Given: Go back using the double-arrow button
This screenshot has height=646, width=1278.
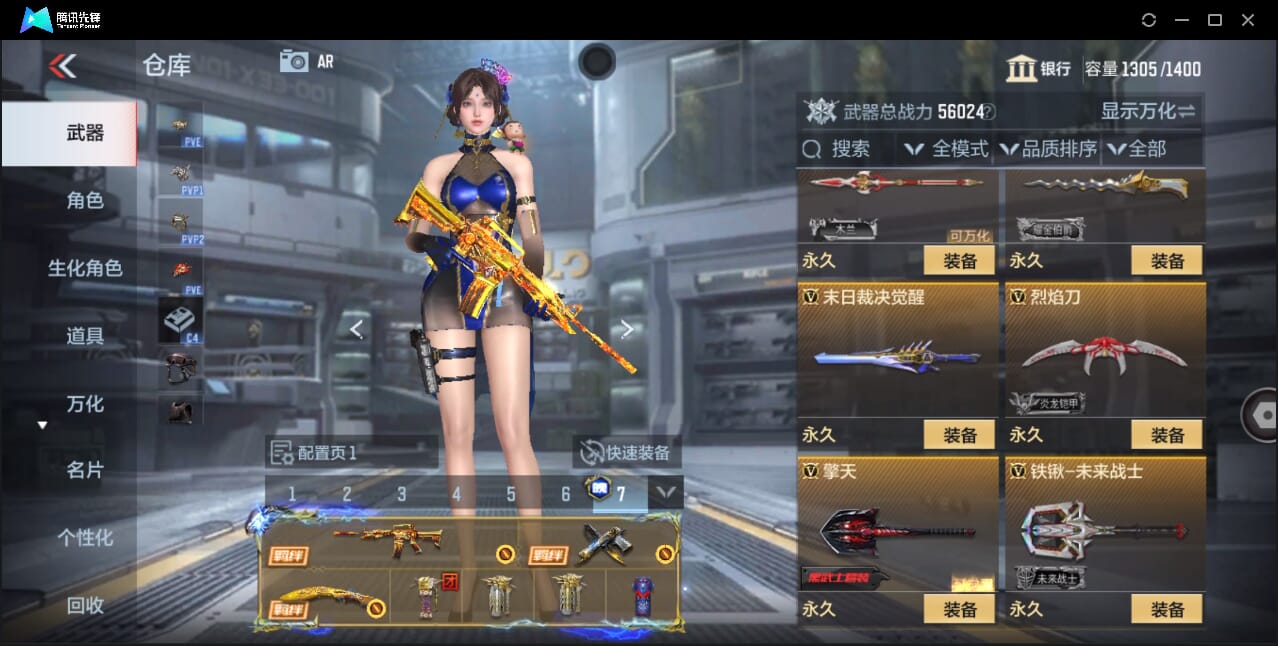Looking at the screenshot, I should (x=62, y=66).
